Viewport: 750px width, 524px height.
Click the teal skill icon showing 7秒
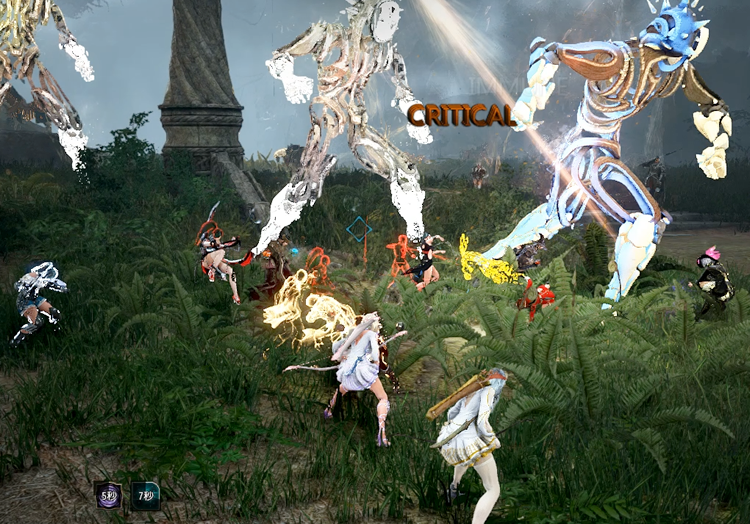(x=145, y=495)
